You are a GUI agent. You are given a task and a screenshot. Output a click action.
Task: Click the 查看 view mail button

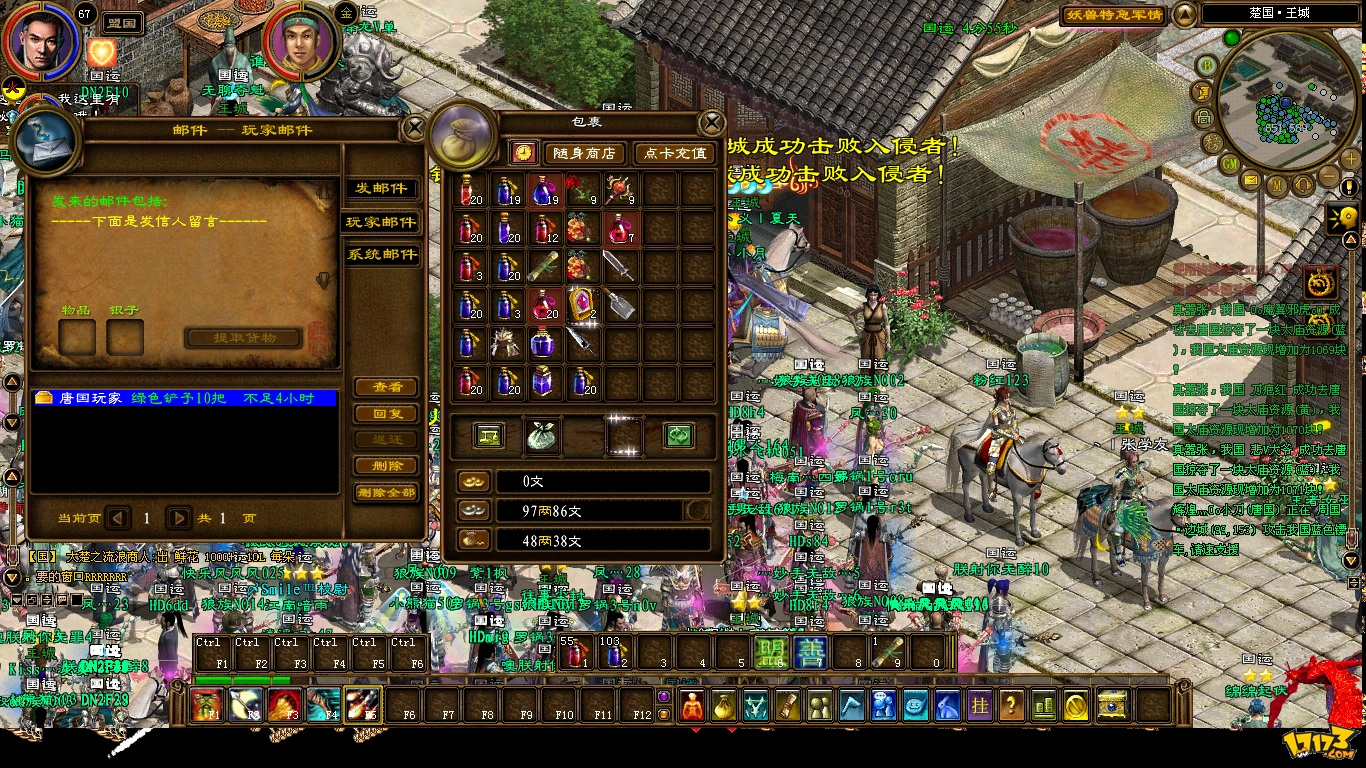[386, 388]
